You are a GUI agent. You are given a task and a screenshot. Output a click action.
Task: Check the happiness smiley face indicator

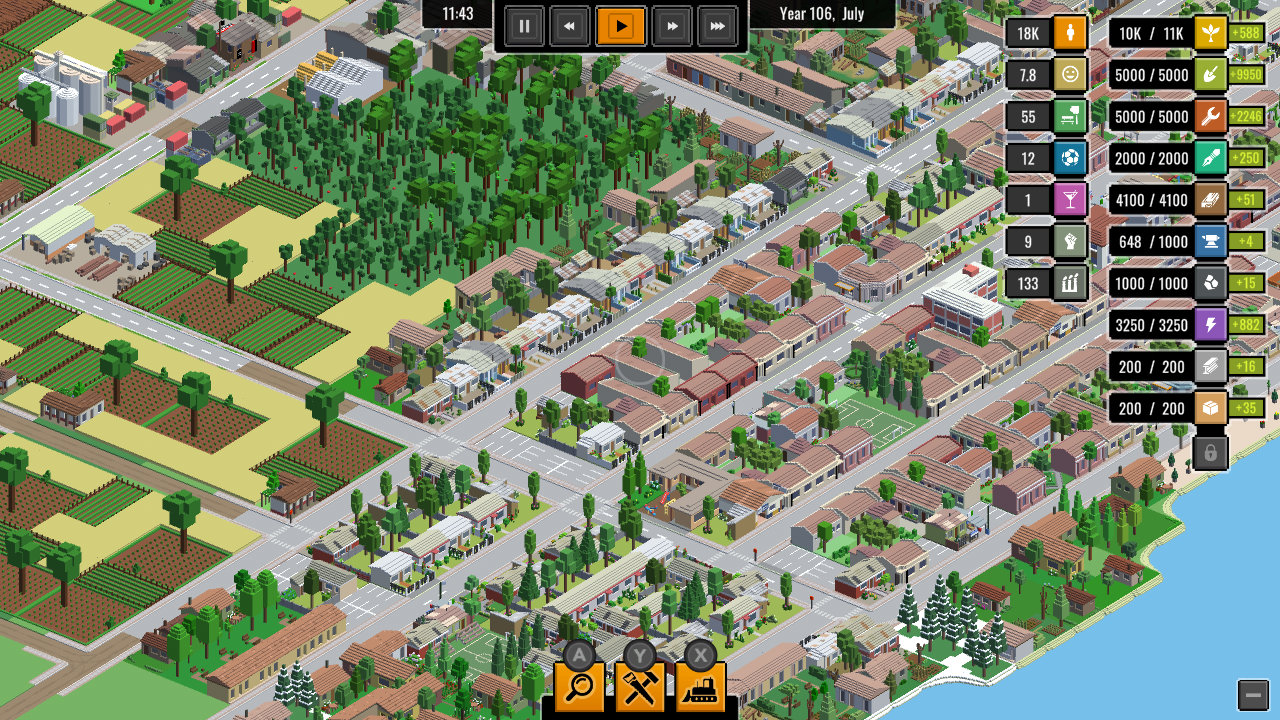click(1070, 75)
